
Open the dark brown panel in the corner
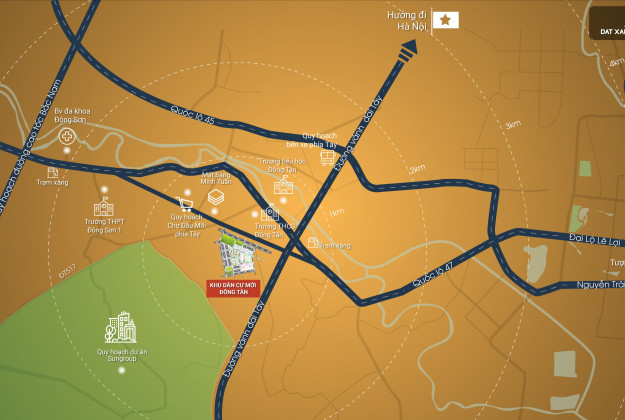coord(605,20)
